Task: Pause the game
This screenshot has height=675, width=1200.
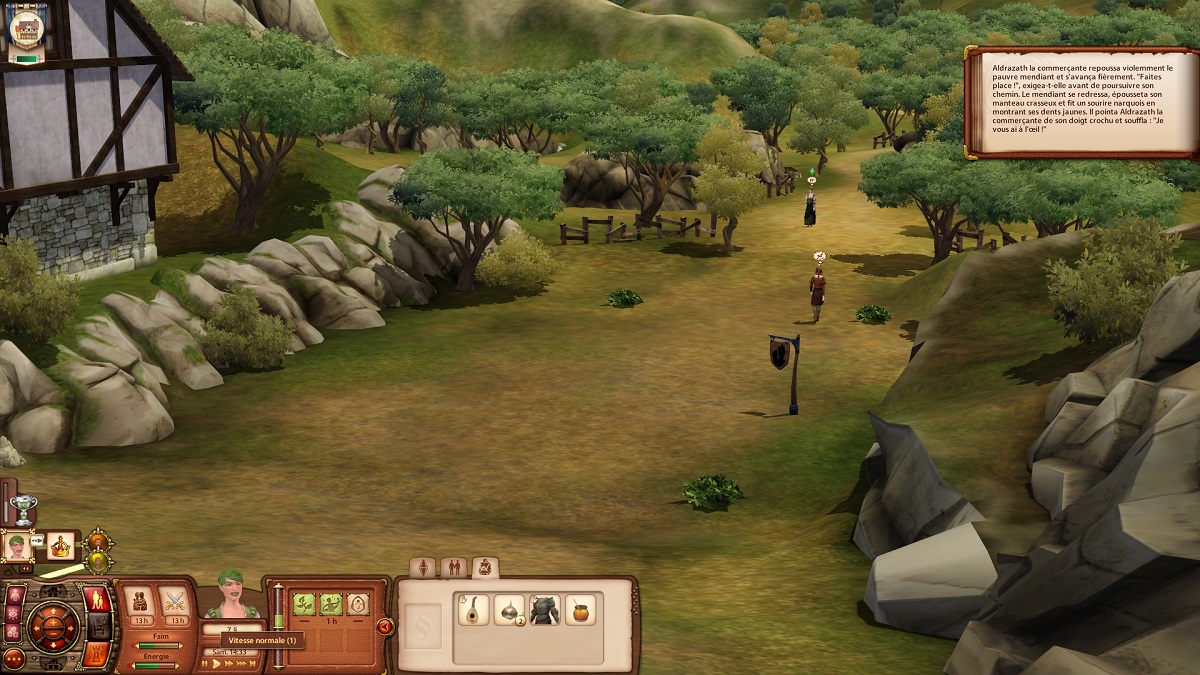Action: 205,663
